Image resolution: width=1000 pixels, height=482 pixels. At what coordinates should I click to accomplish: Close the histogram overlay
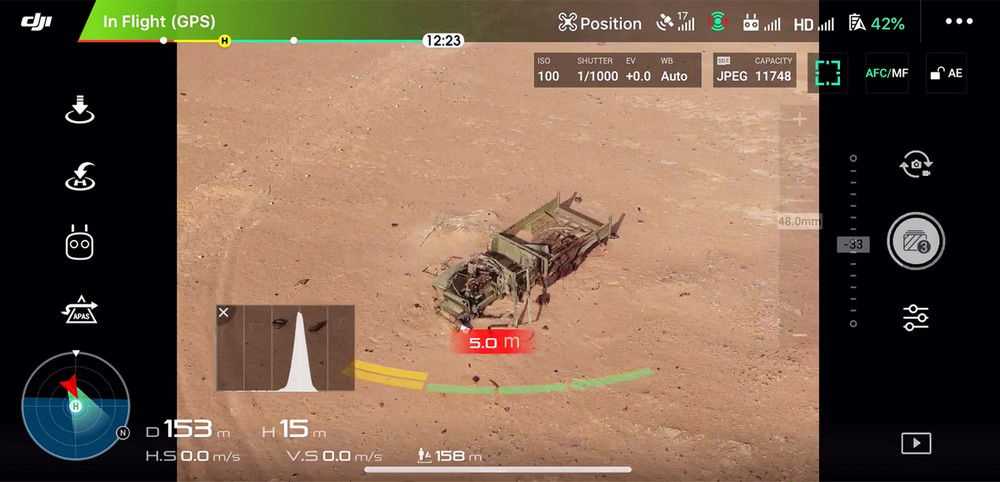point(224,313)
